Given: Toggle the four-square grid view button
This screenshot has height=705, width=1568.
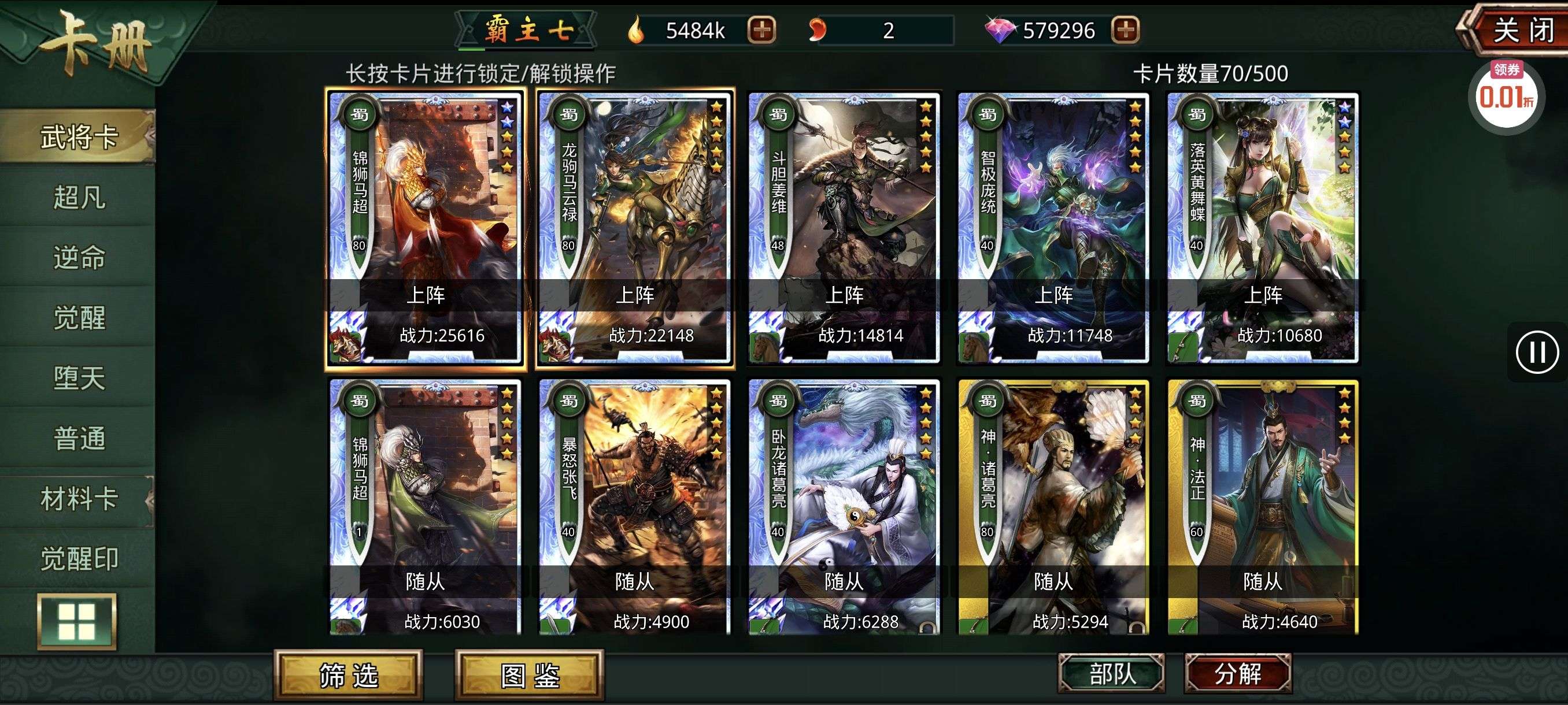Looking at the screenshot, I should point(77,622).
